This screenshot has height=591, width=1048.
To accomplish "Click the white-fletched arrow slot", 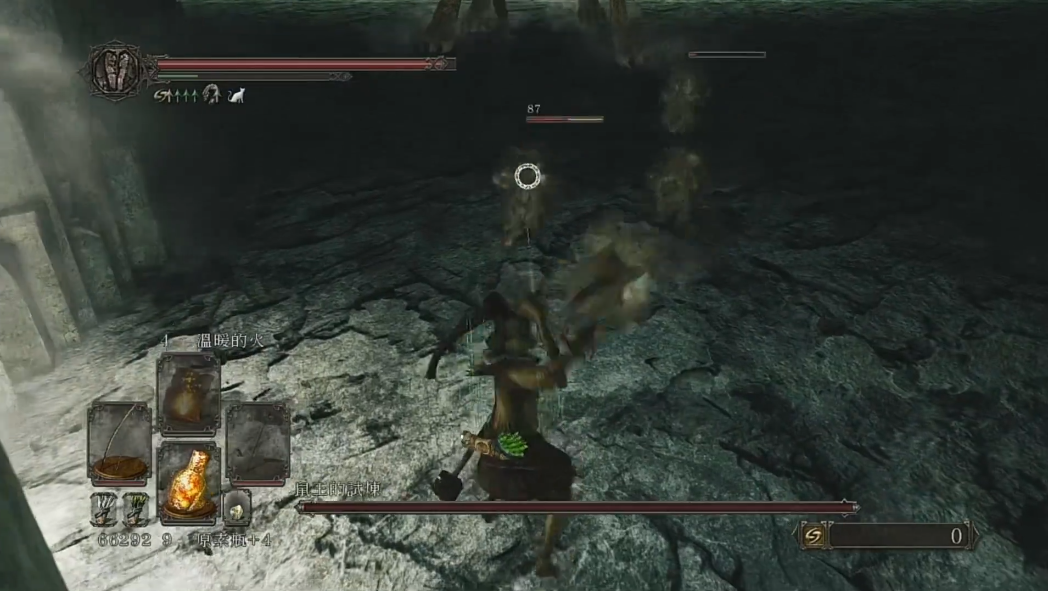I will point(104,508).
